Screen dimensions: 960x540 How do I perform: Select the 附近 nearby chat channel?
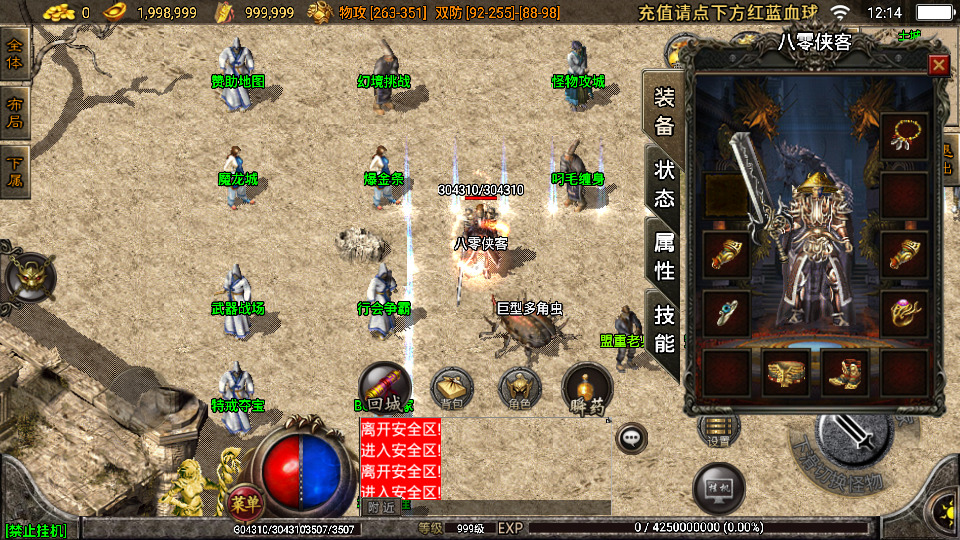[x=381, y=507]
